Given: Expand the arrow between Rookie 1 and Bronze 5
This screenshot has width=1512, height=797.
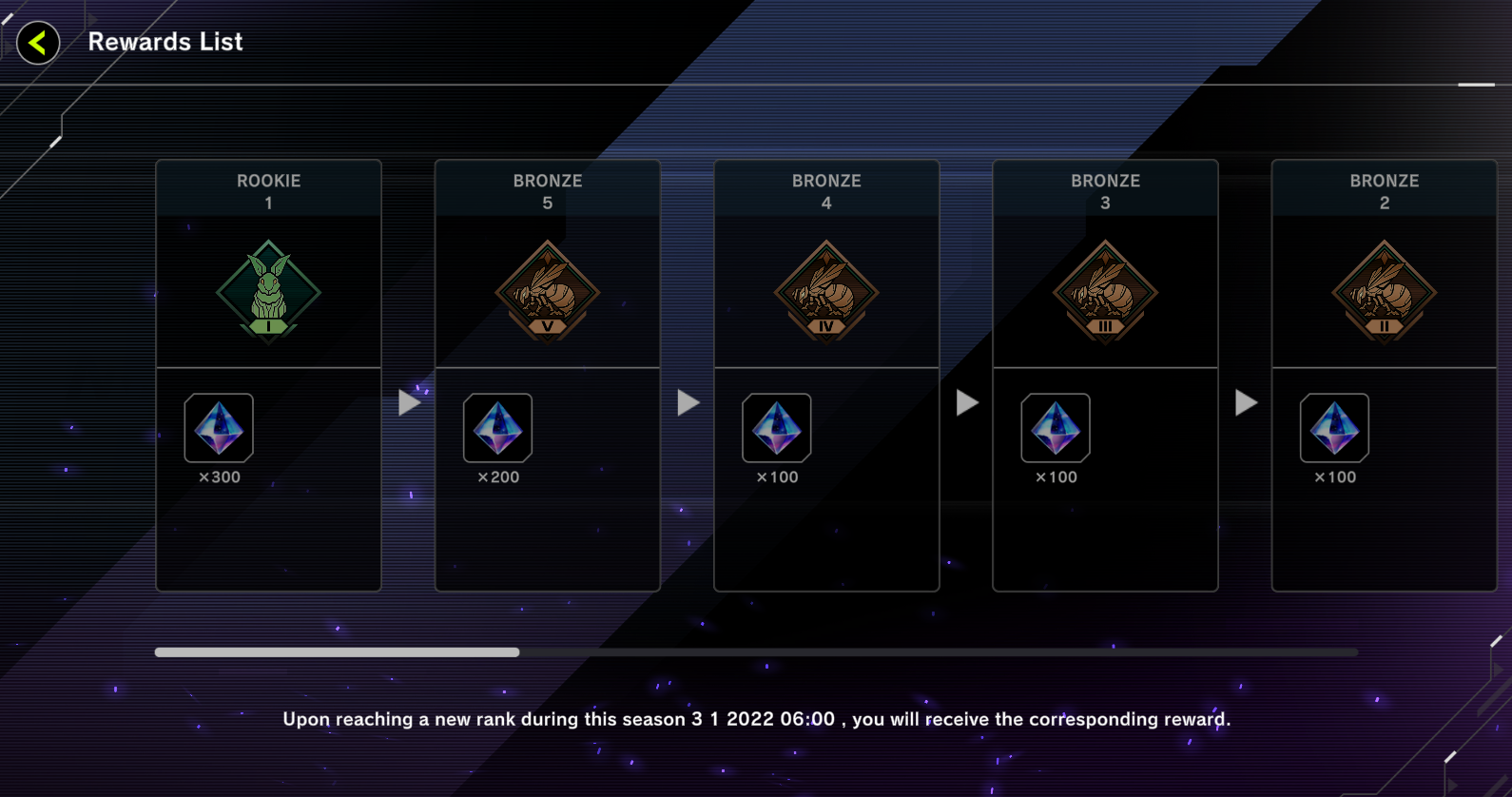Looking at the screenshot, I should 409,401.
